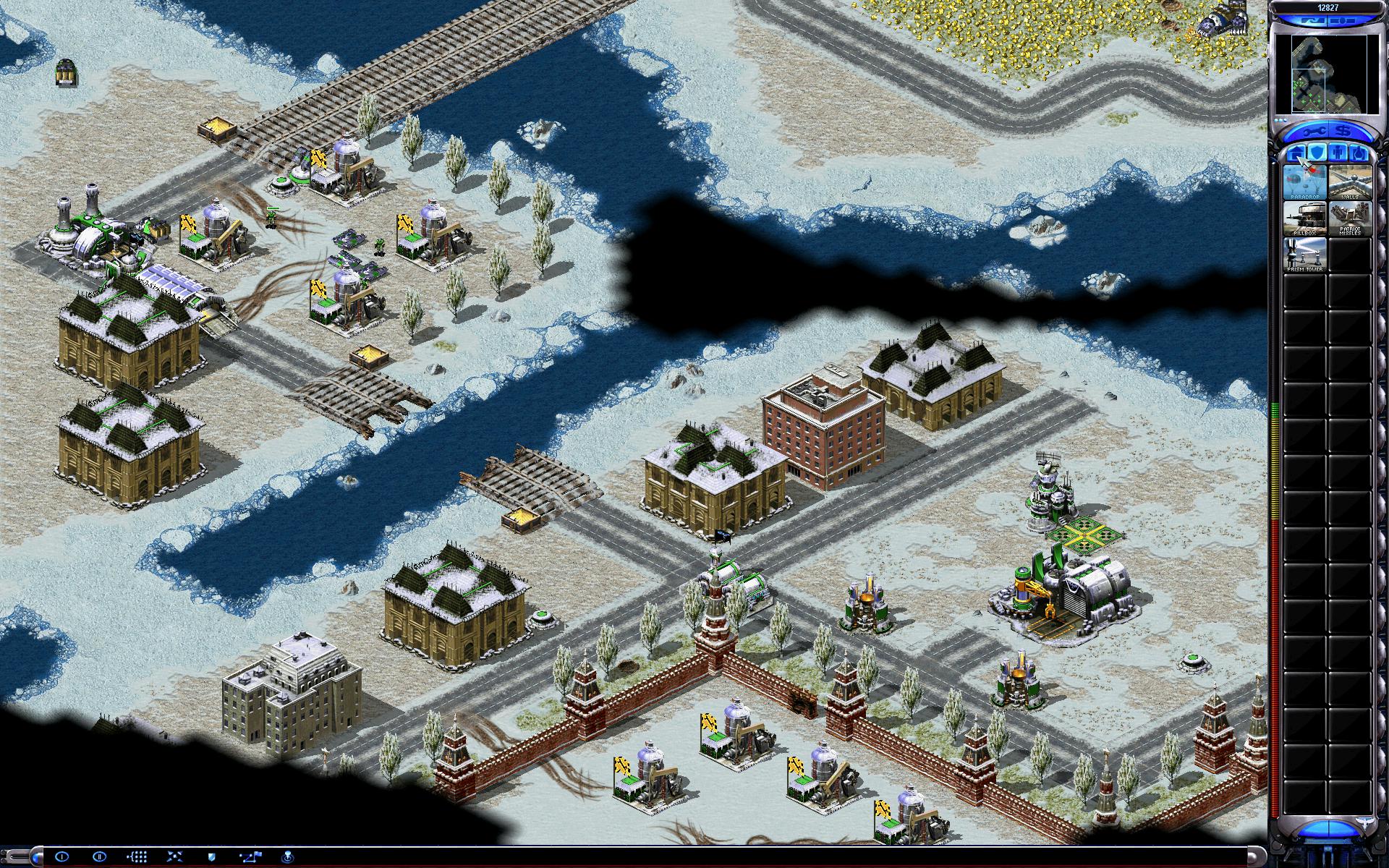Queue the Patriot Missiles defense
This screenshot has height=868, width=1389.
point(1349,218)
